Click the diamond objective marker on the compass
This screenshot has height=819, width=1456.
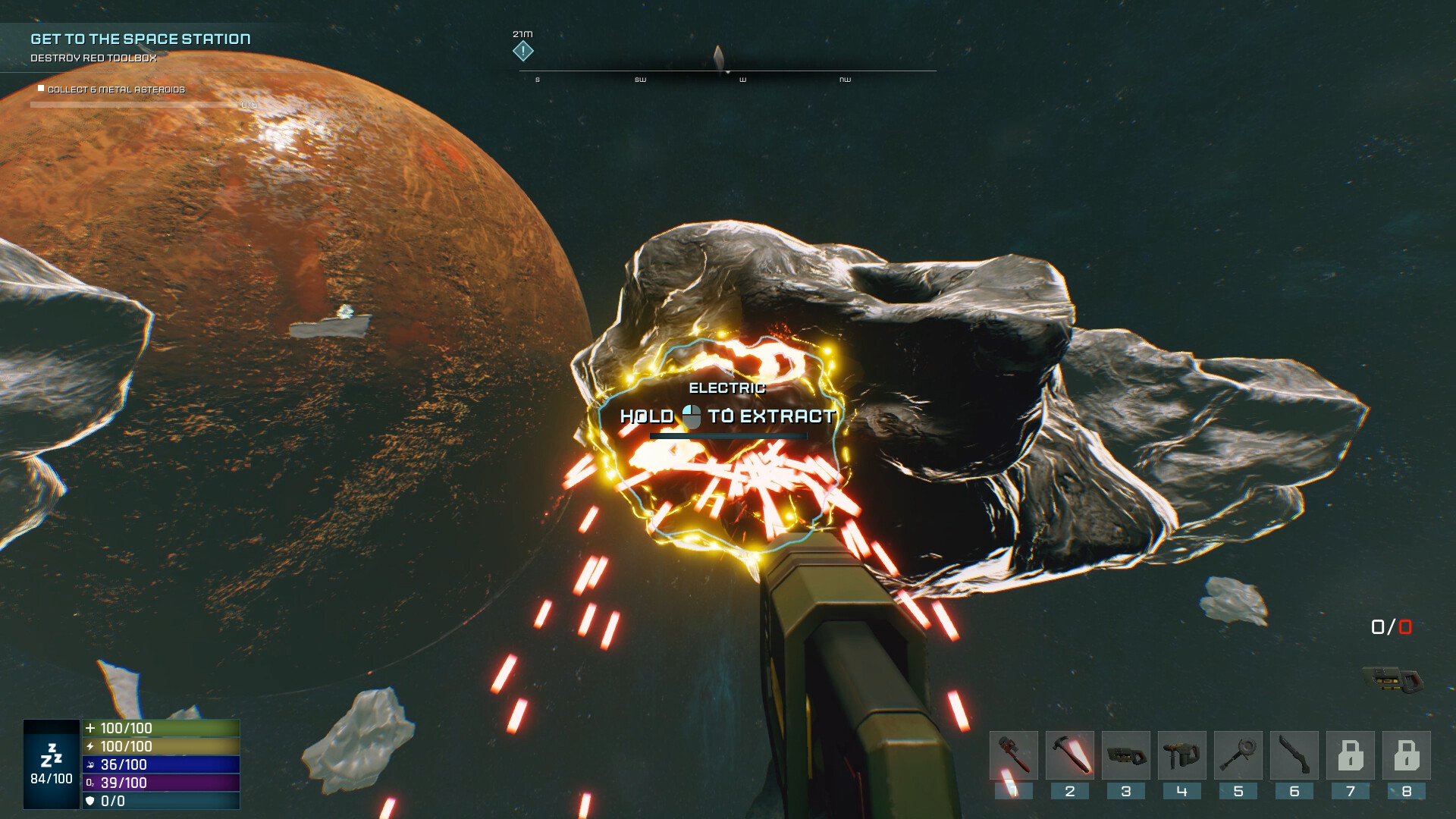[523, 52]
